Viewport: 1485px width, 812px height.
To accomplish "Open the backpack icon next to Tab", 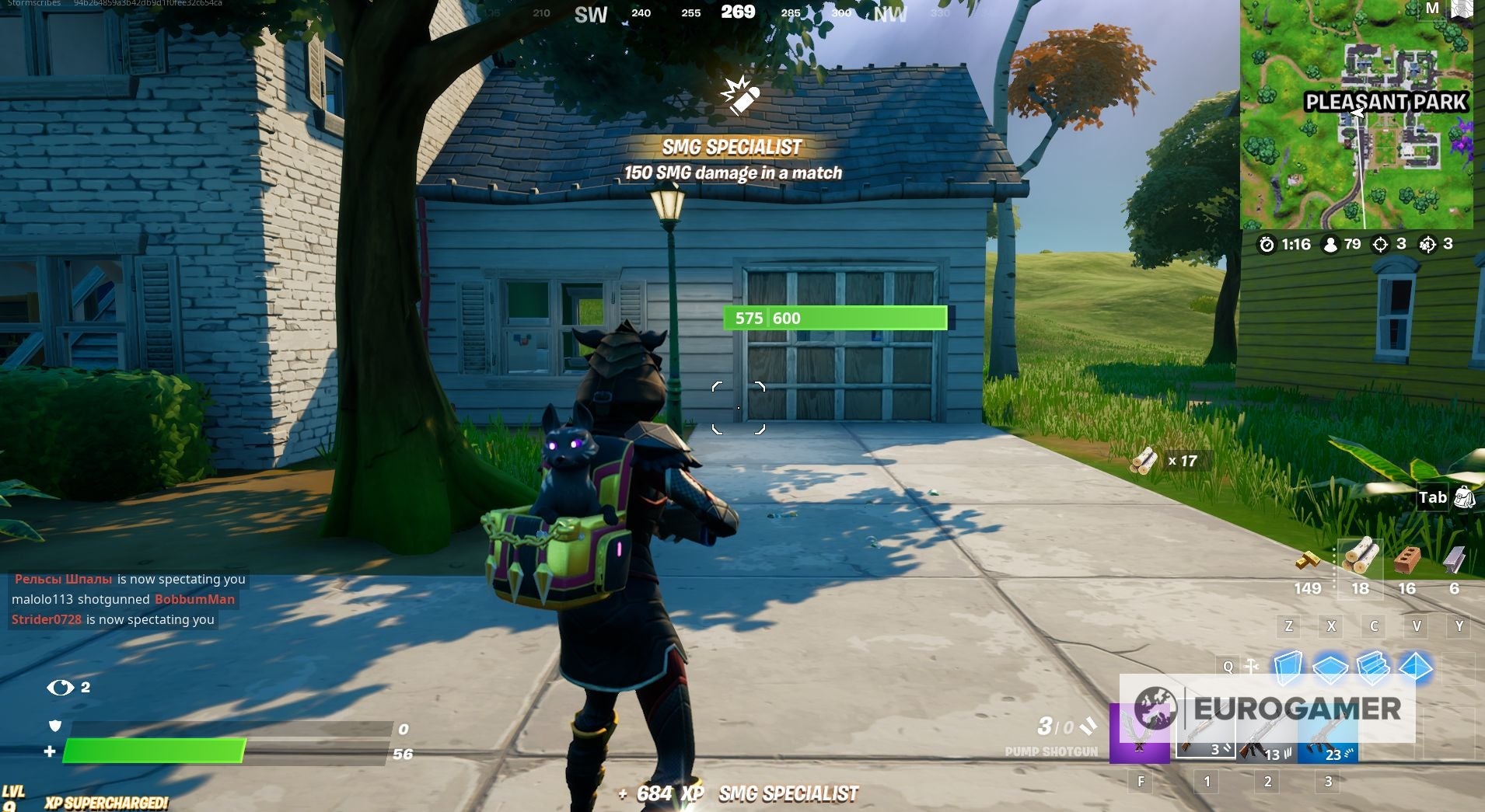I will [1464, 497].
